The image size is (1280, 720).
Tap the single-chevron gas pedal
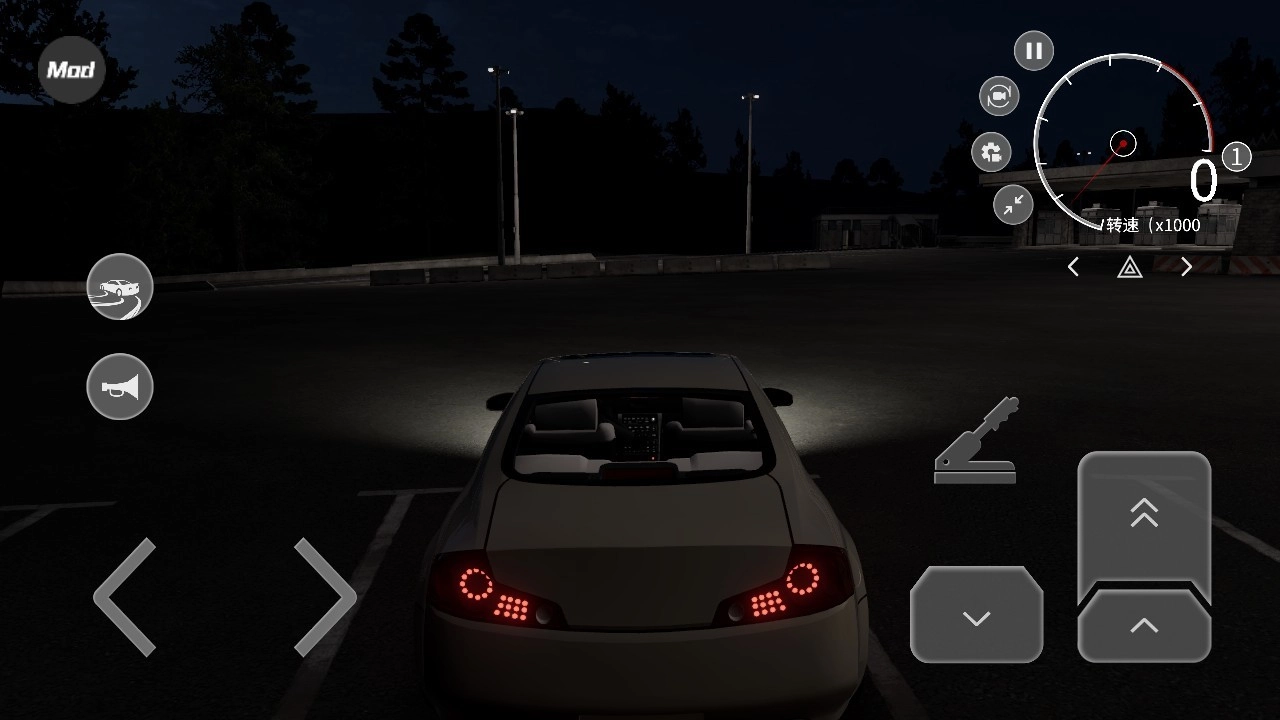click(x=1144, y=627)
